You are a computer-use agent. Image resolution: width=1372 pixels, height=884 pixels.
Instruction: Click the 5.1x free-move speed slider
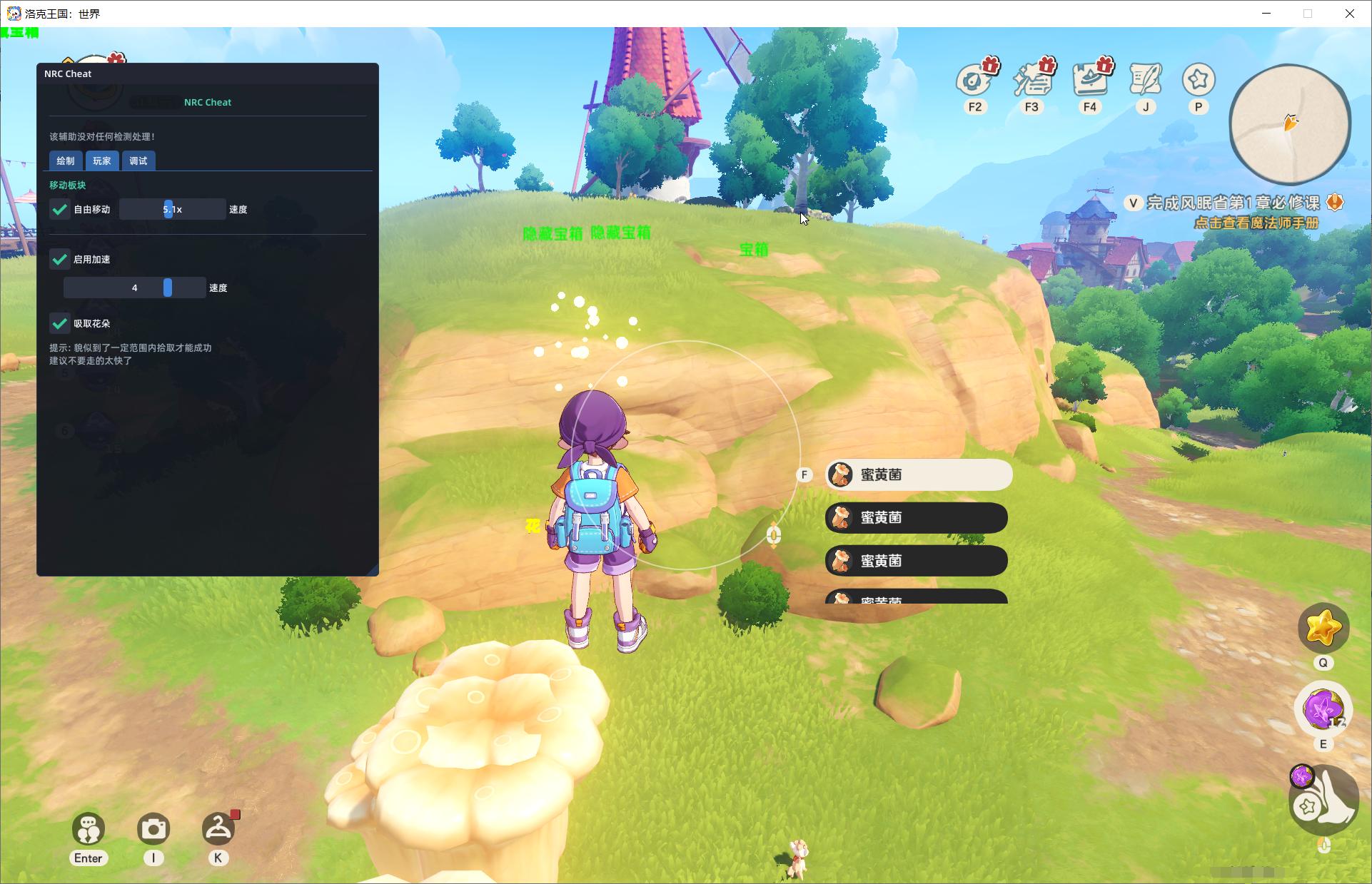pos(172,209)
